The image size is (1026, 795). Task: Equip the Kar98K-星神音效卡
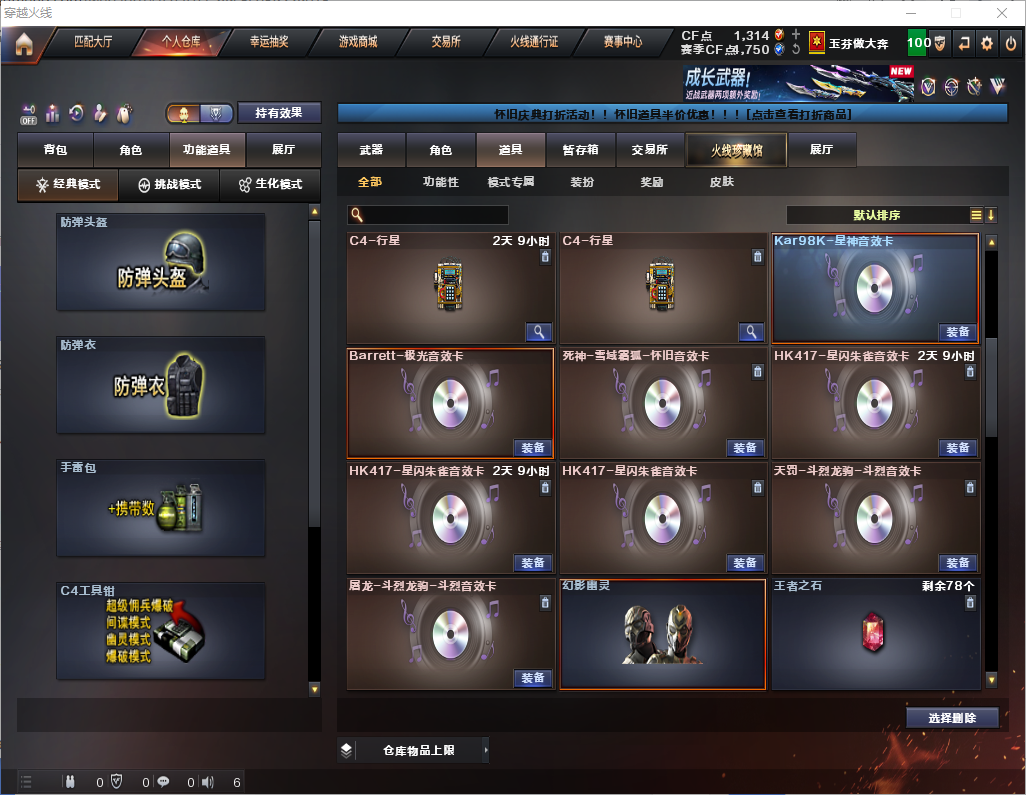[957, 332]
